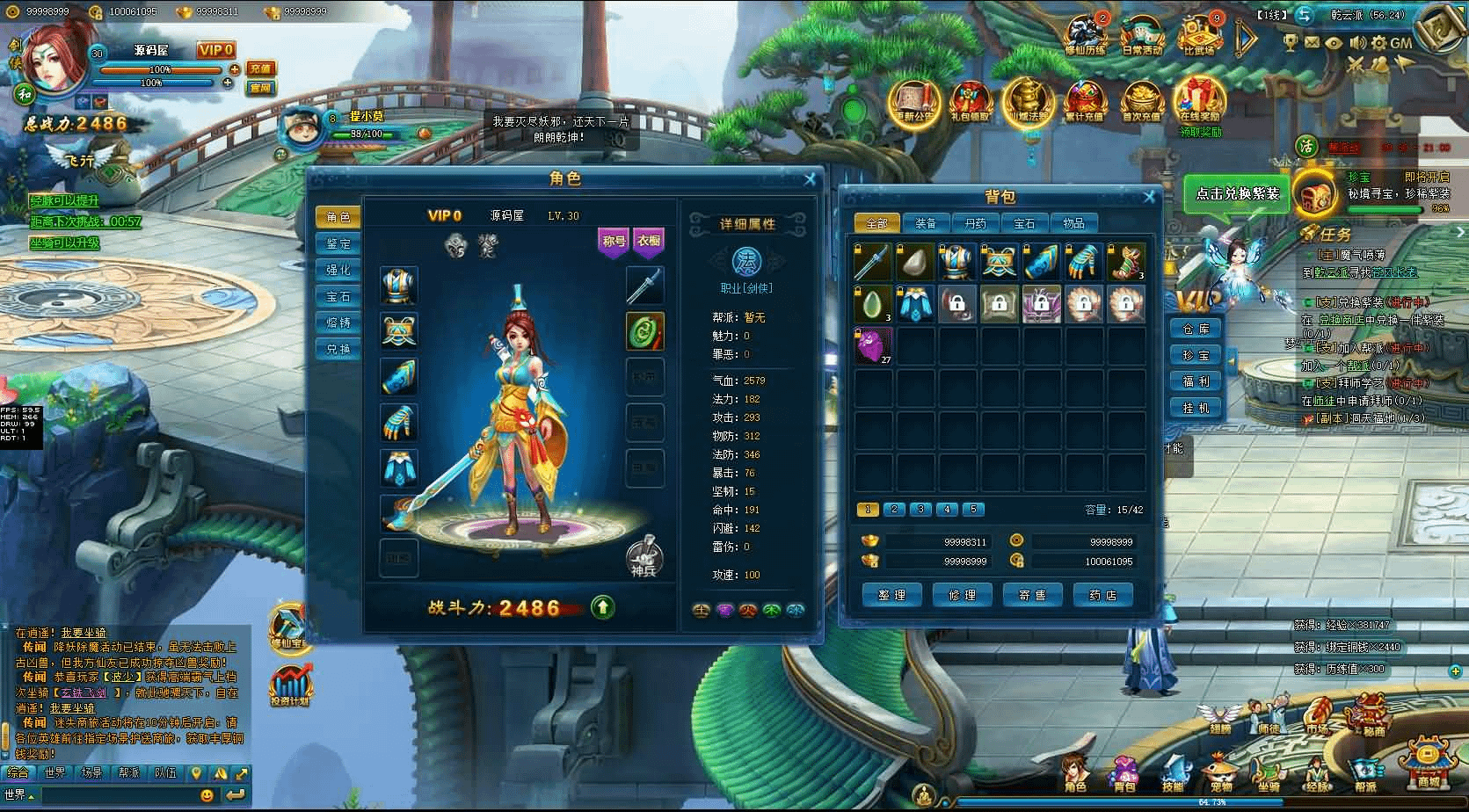Image resolution: width=1469 pixels, height=812 pixels.
Task: Switch to the 装备 equipment tab in backpack
Action: coord(926,223)
